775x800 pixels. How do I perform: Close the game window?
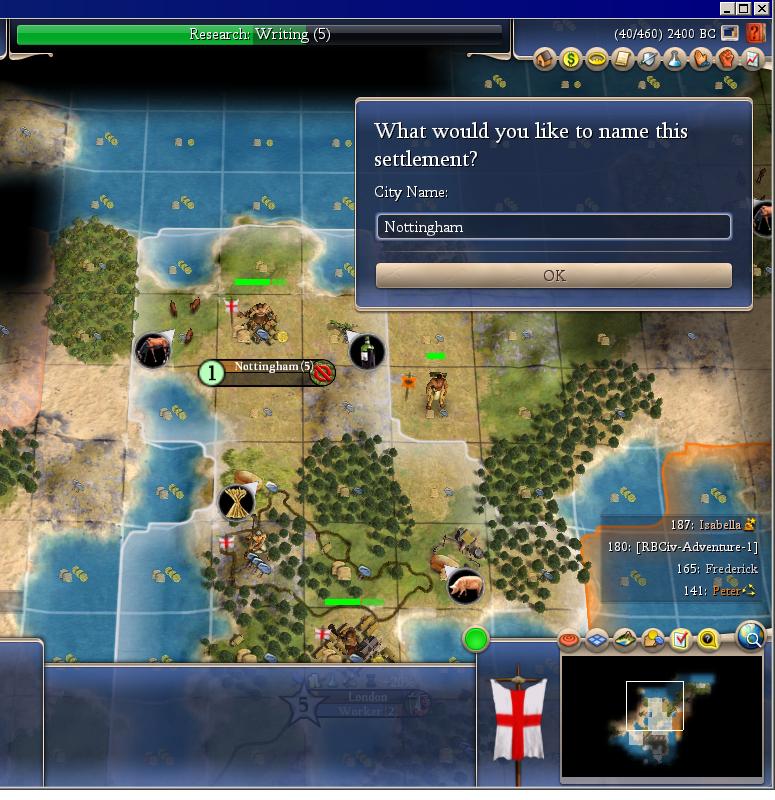[x=763, y=8]
